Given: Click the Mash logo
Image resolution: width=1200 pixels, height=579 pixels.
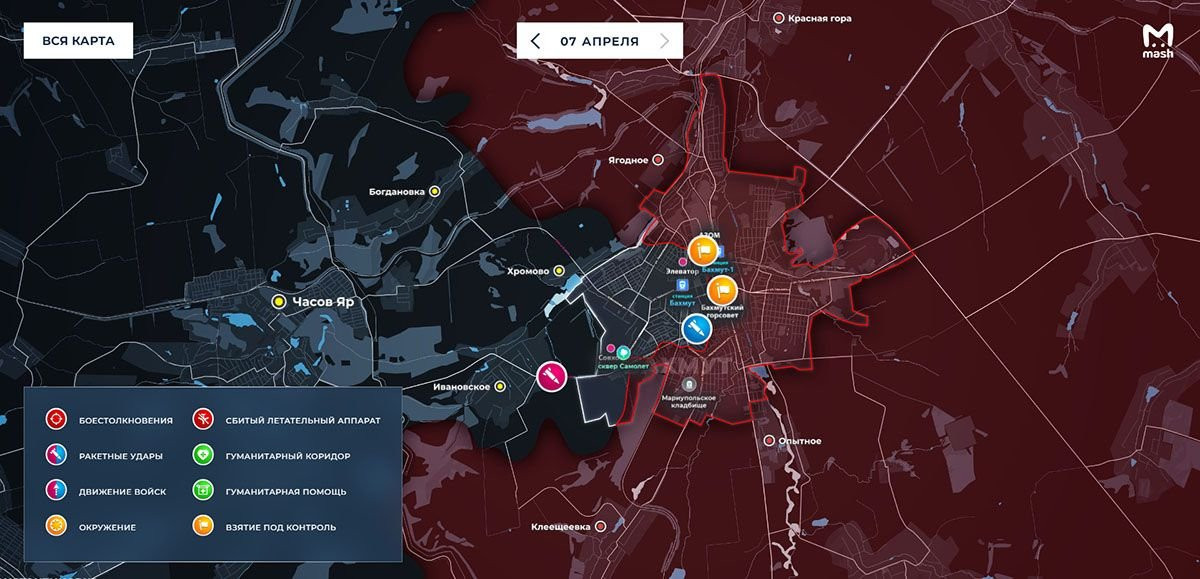Looking at the screenshot, I should [1157, 41].
